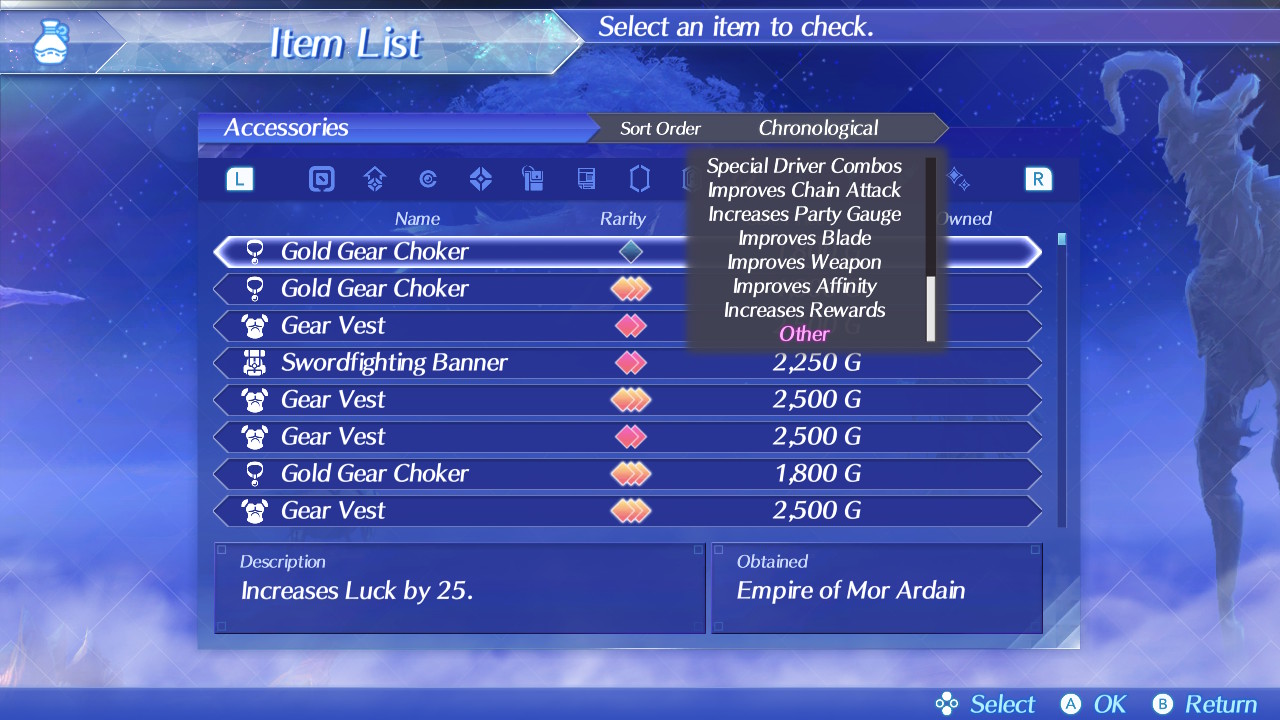Switch to the sparkle-stars category tab
Viewport: 1280px width, 720px height.
tap(957, 179)
